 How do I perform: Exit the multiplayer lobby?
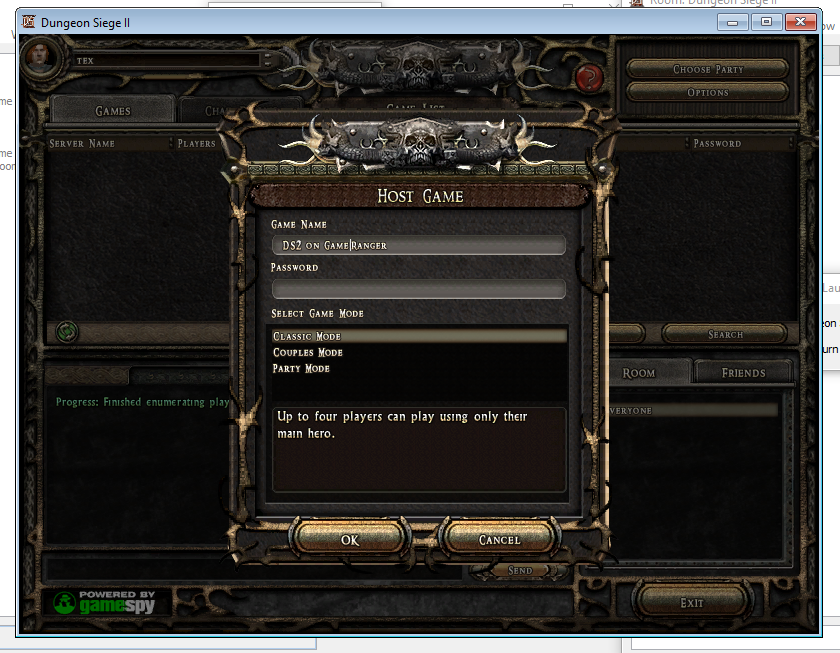pyautogui.click(x=692, y=603)
